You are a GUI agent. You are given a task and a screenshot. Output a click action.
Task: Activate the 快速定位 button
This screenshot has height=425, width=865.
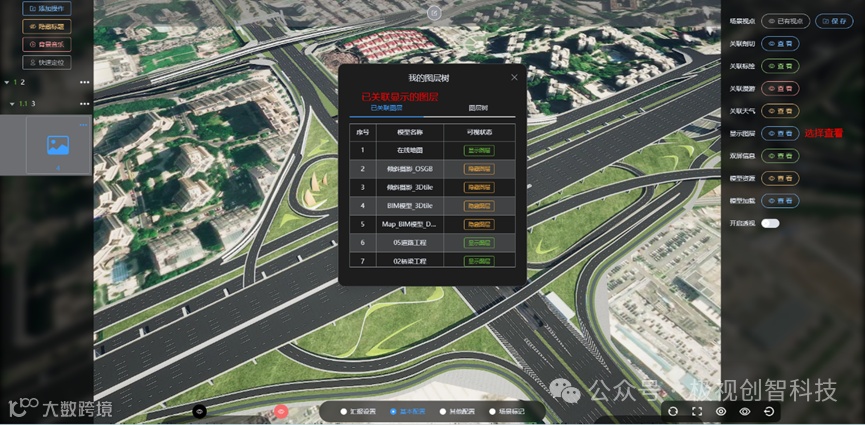pyautogui.click(x=48, y=62)
